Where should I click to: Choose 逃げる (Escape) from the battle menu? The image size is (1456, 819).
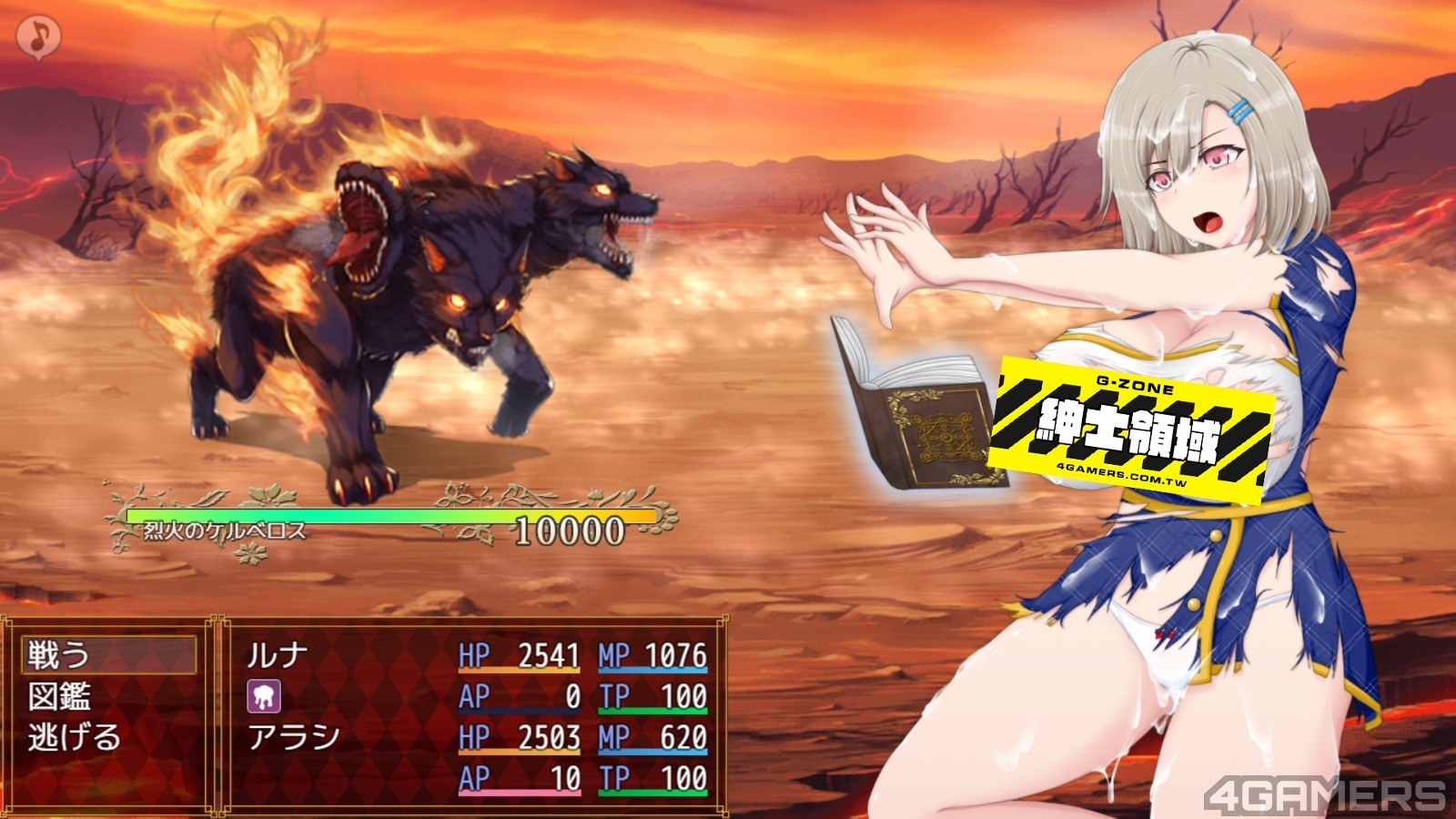pyautogui.click(x=75, y=737)
